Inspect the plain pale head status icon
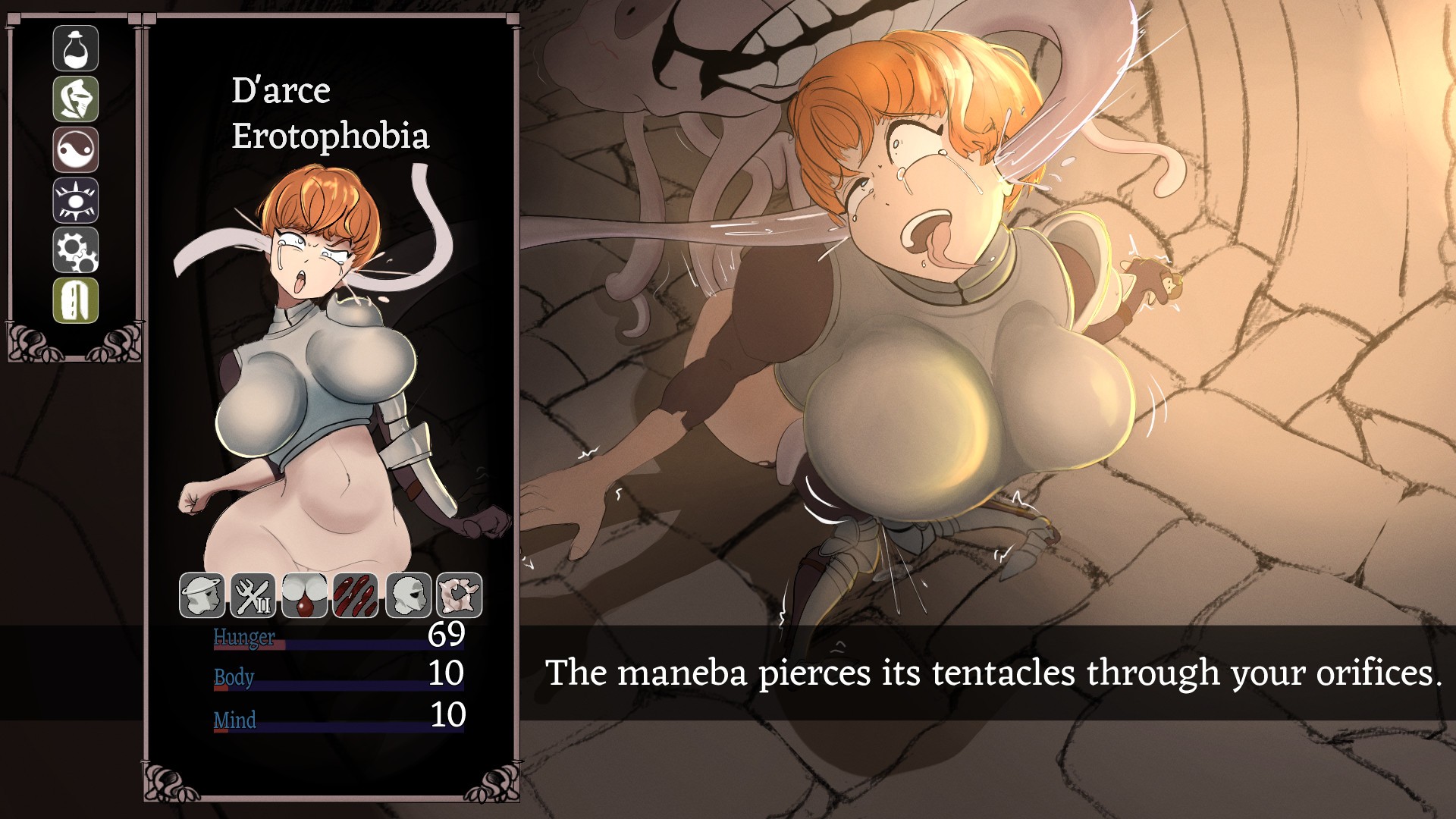Screen dimensions: 1456x819 point(409,595)
